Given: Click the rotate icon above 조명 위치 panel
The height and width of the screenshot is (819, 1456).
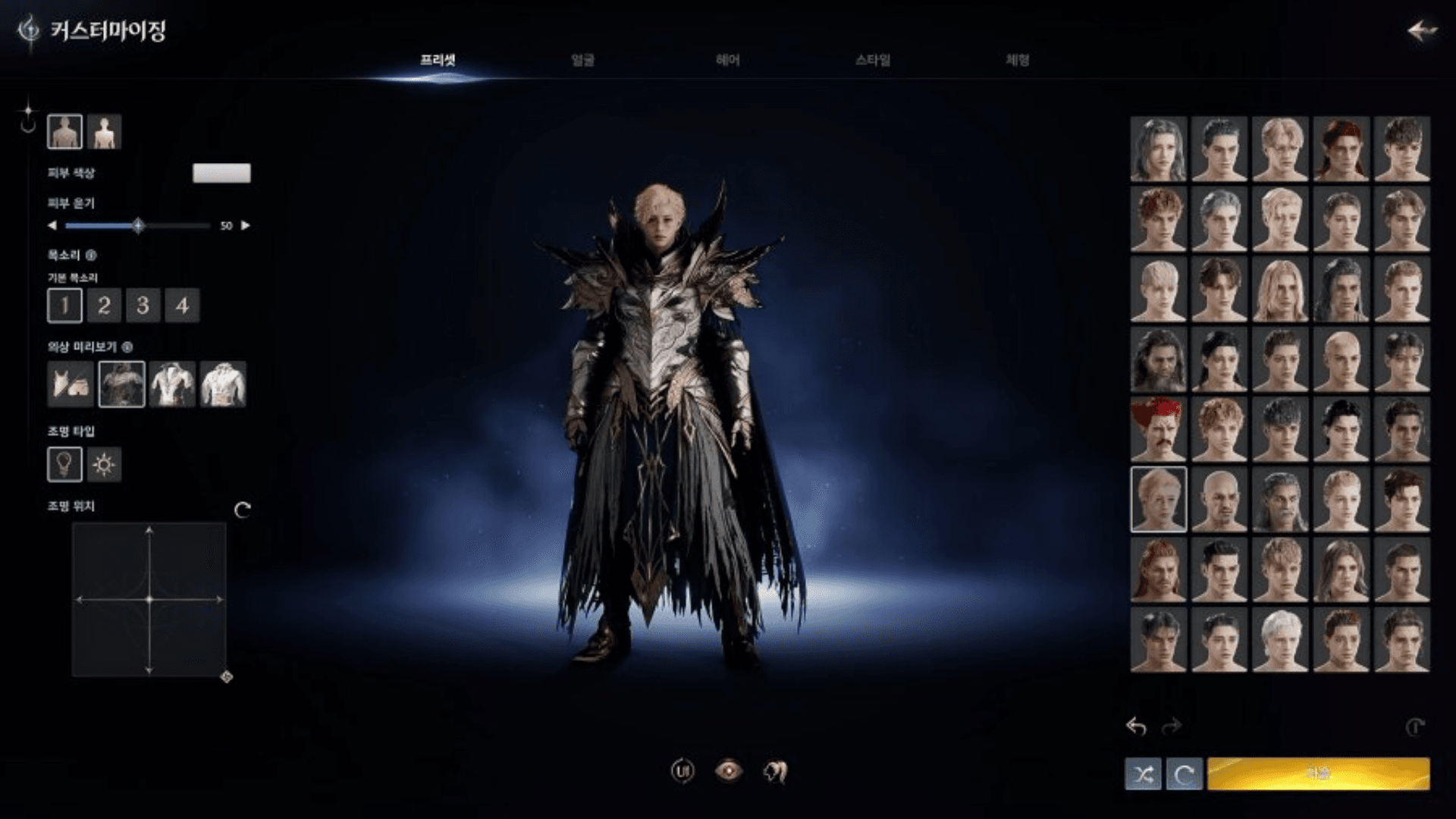Looking at the screenshot, I should point(242,511).
